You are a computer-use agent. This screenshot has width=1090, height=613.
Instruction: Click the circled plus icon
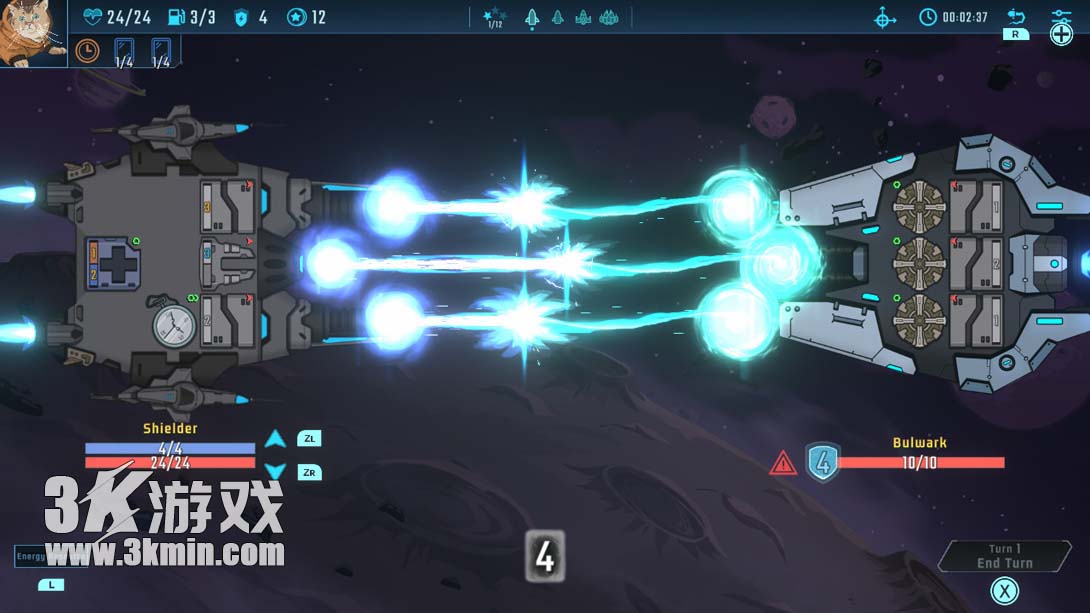[x=1061, y=35]
